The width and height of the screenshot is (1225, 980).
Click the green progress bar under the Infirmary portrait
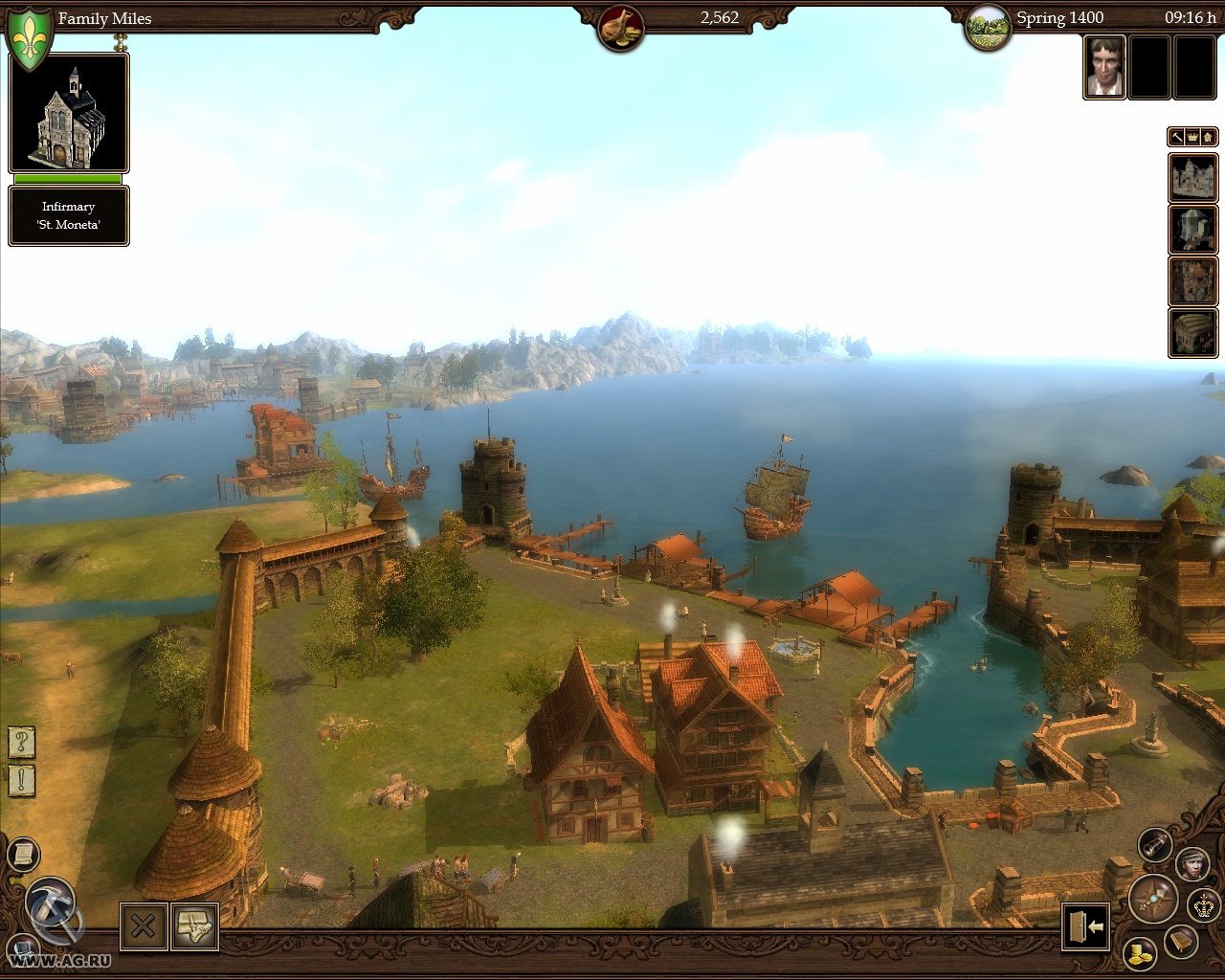click(x=68, y=180)
